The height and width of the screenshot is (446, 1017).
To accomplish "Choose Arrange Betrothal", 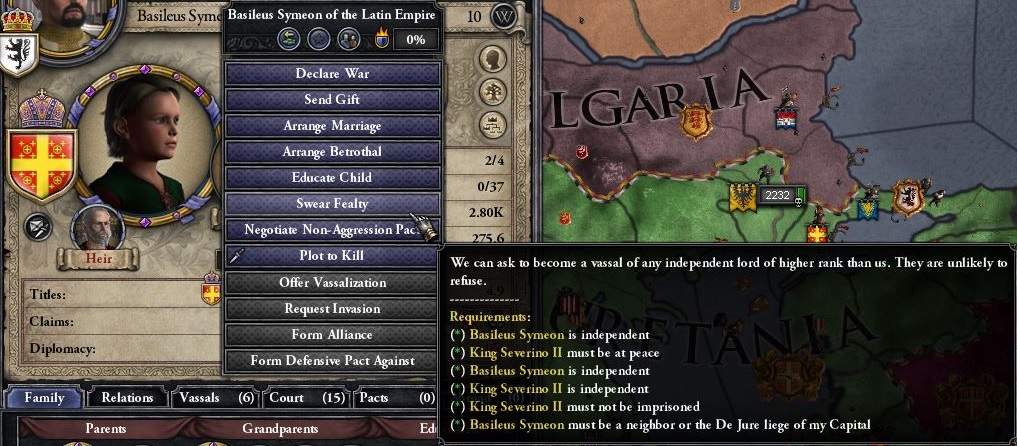I will click(x=332, y=152).
